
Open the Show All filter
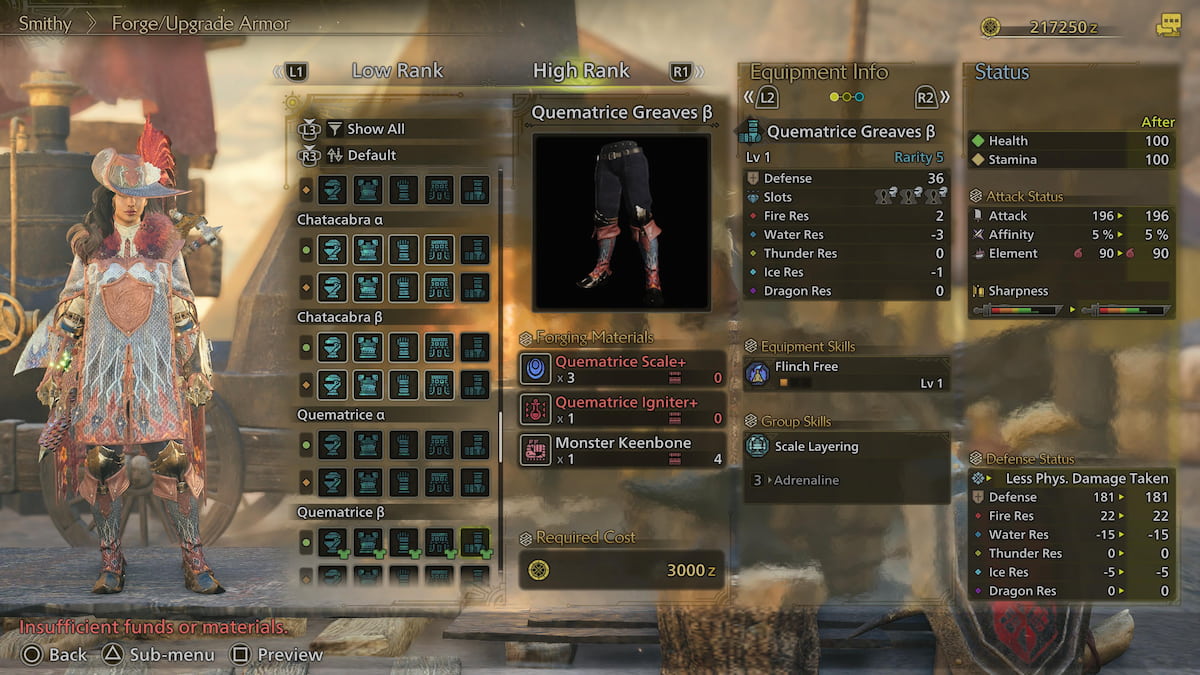375,129
